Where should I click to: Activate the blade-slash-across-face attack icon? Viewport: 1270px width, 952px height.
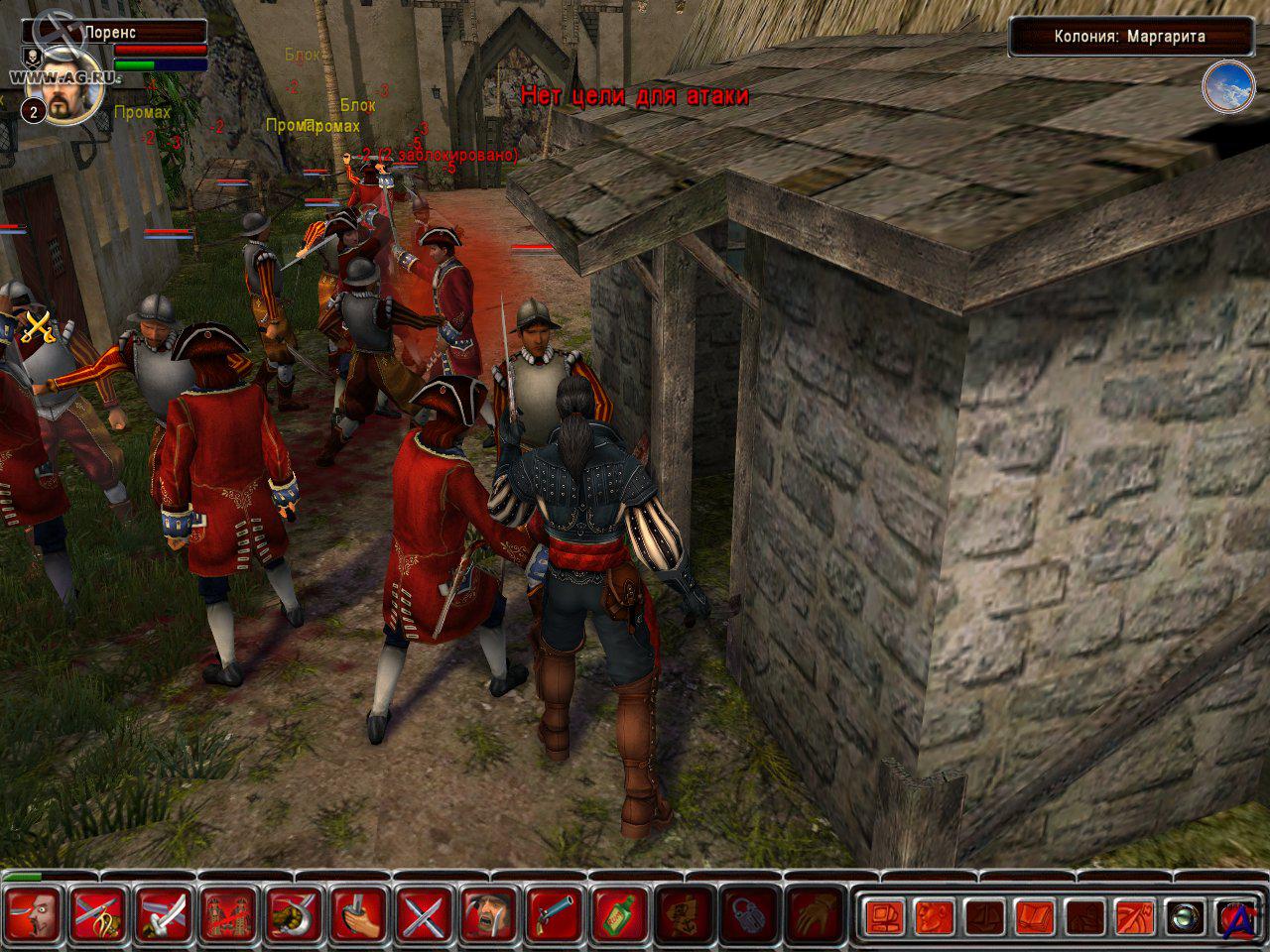(x=36, y=913)
